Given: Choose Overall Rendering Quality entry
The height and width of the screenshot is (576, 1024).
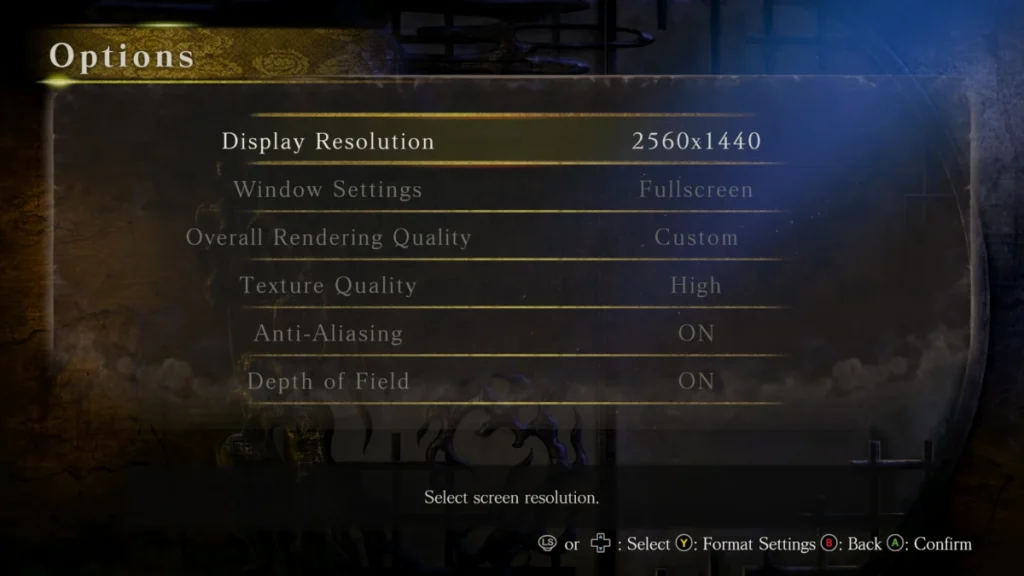Looking at the screenshot, I should 328,238.
